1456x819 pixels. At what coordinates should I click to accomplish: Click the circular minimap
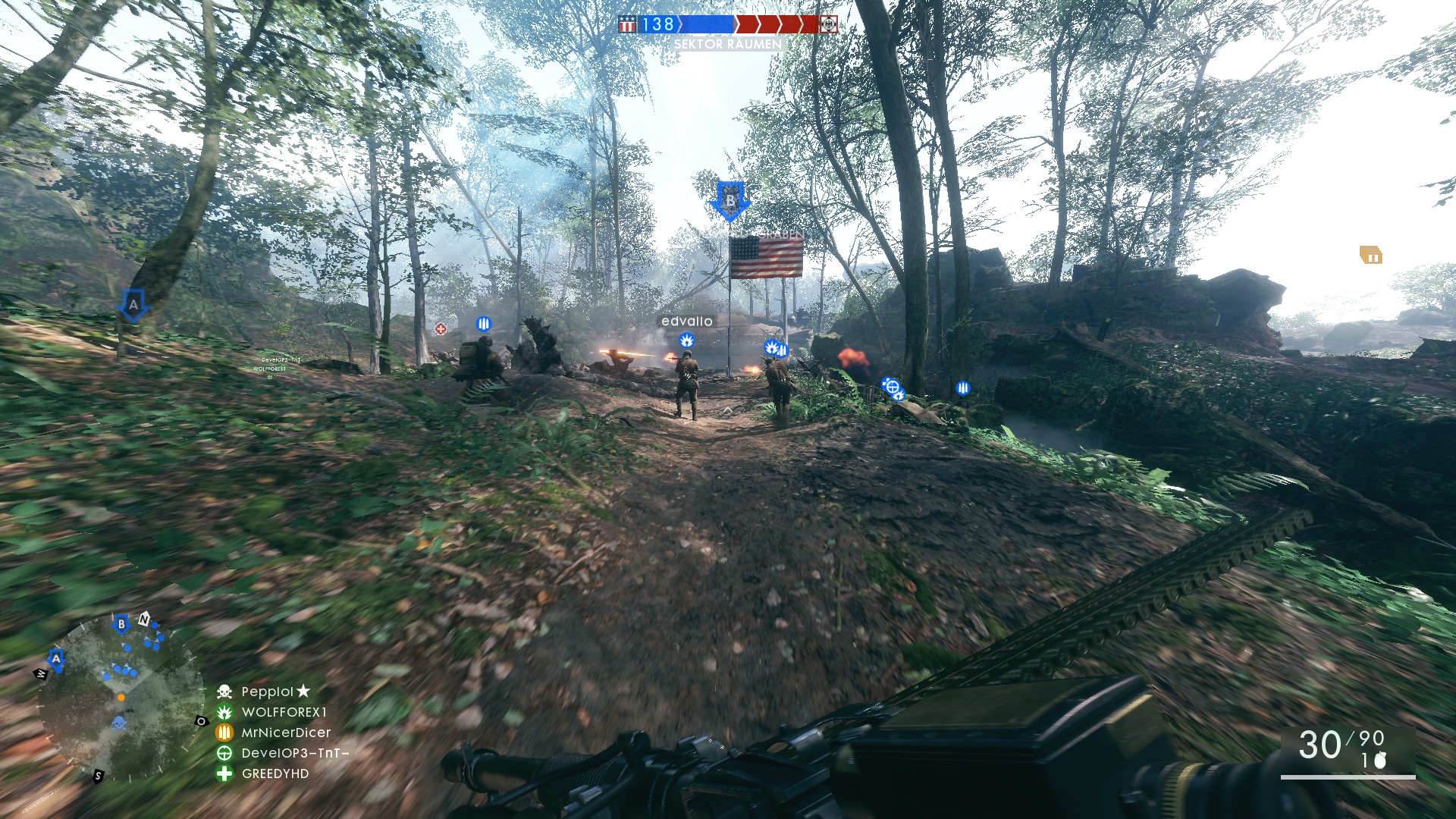pos(120,698)
